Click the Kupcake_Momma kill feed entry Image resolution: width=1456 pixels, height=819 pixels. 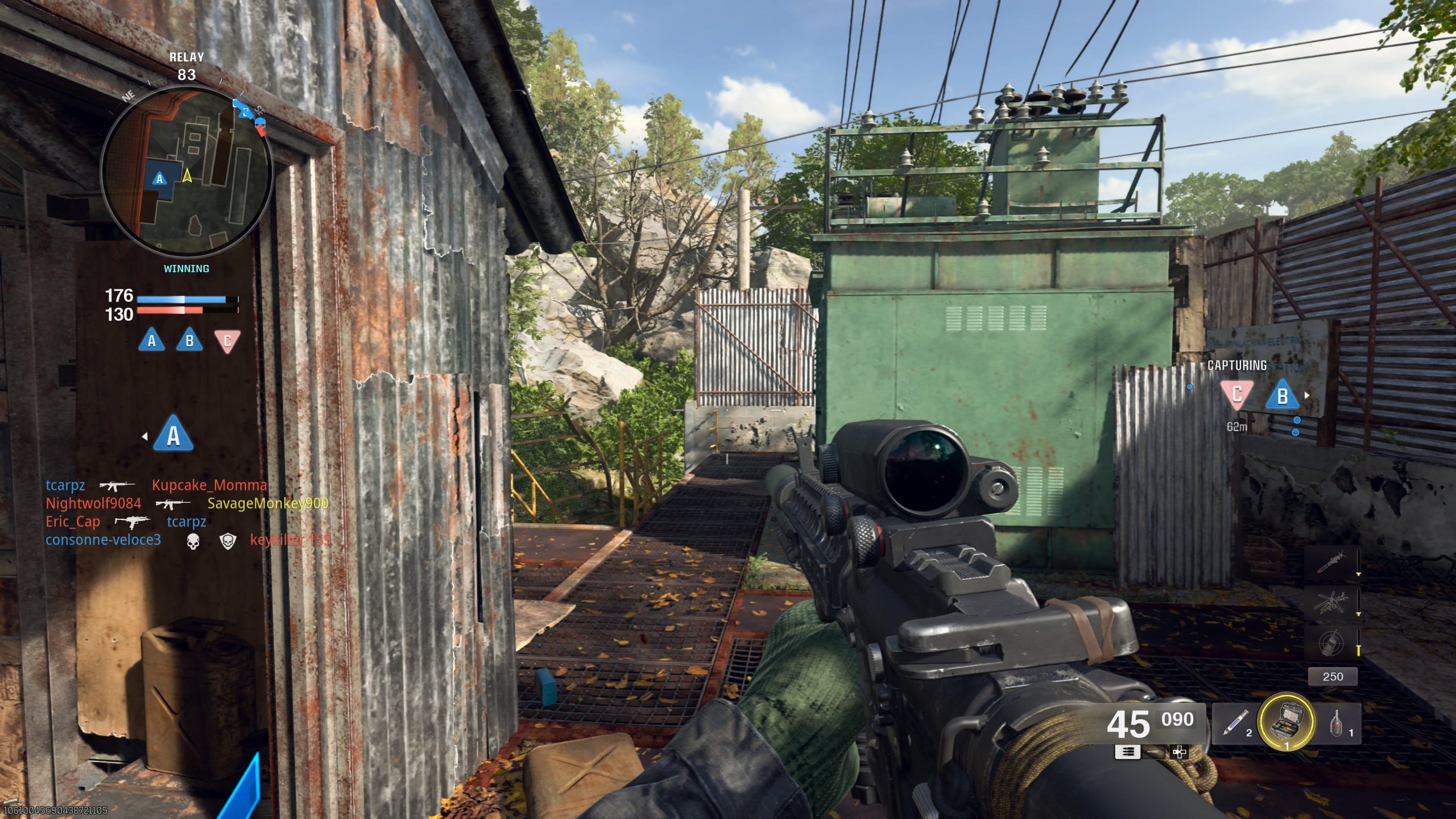click(209, 485)
